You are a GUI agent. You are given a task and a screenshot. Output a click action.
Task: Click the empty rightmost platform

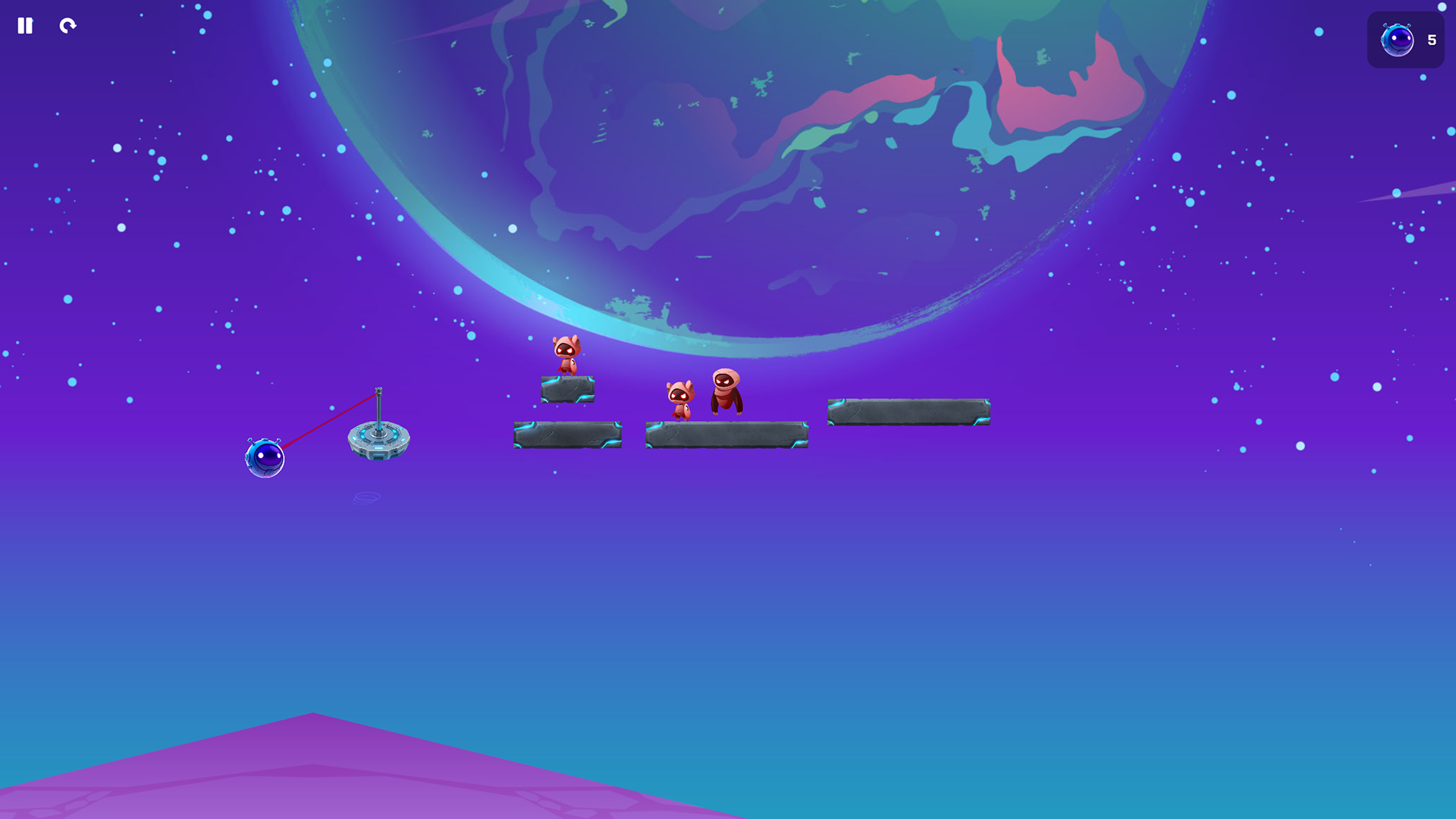(908, 412)
